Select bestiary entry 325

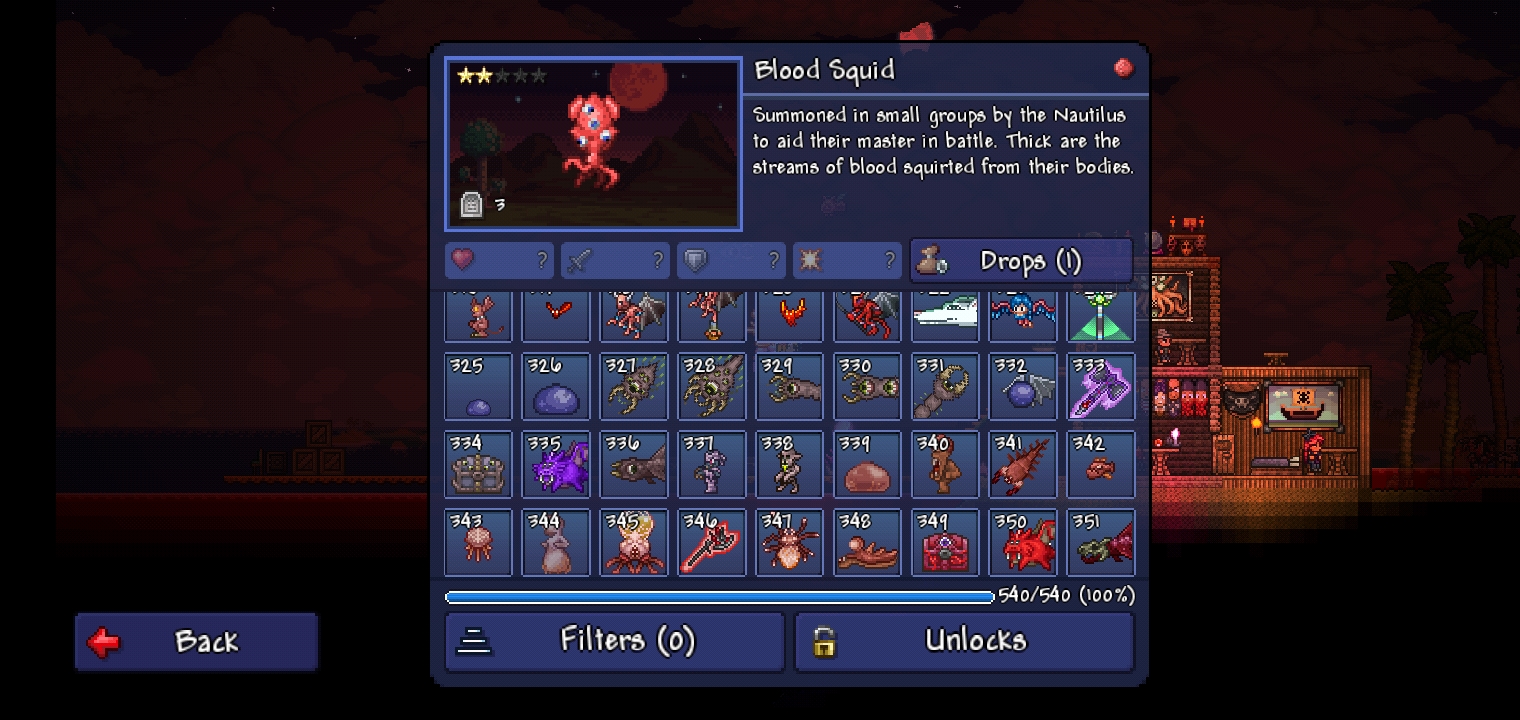(478, 386)
